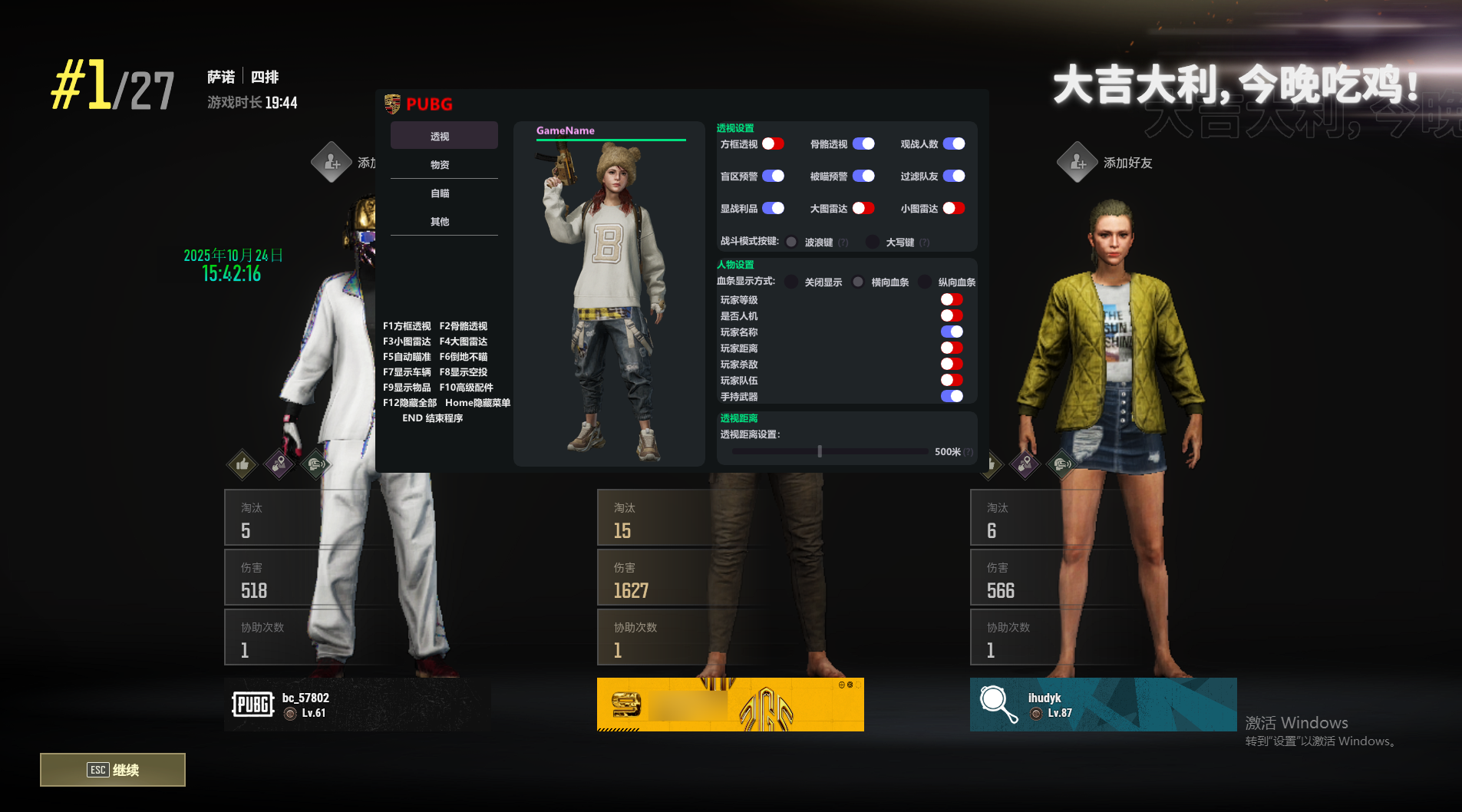Add ihudyk as a friend

coord(1078,163)
